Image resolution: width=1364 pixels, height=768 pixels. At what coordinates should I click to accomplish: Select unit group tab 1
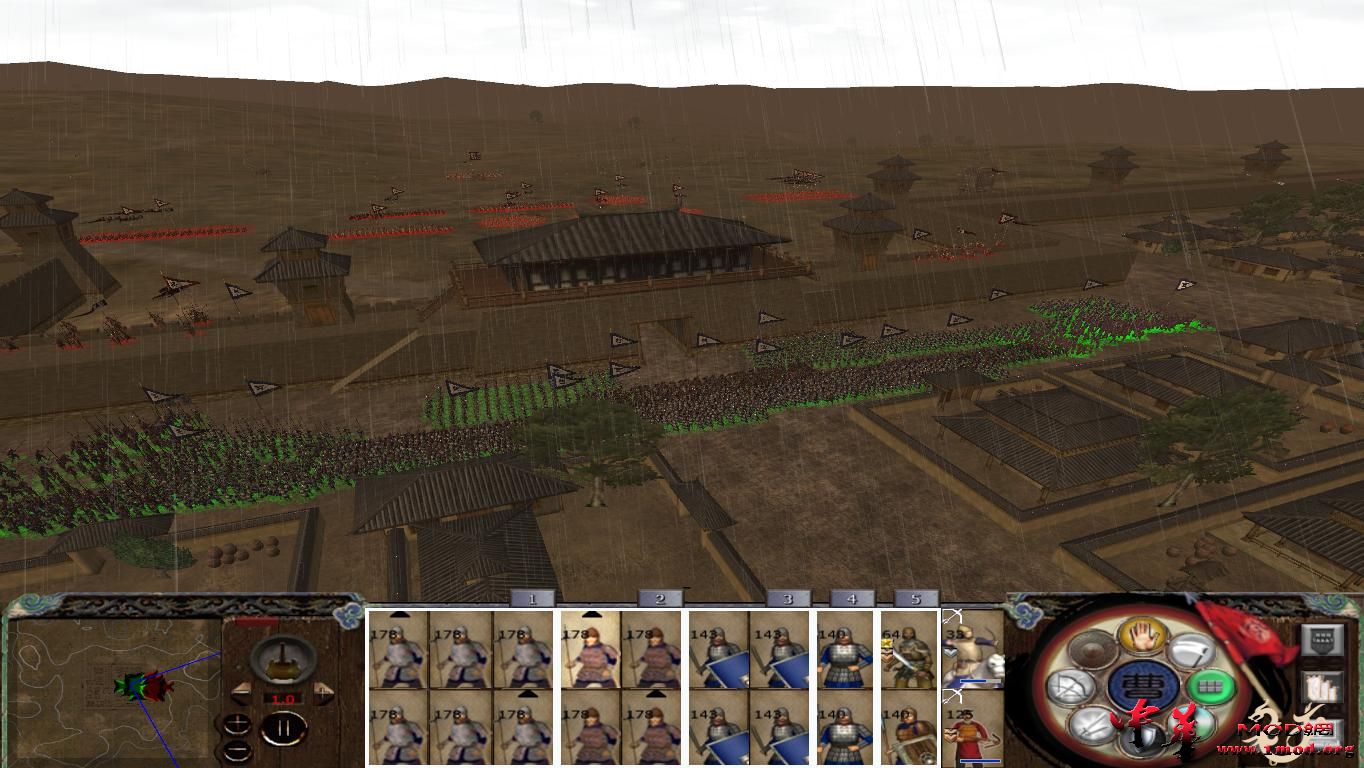[531, 598]
